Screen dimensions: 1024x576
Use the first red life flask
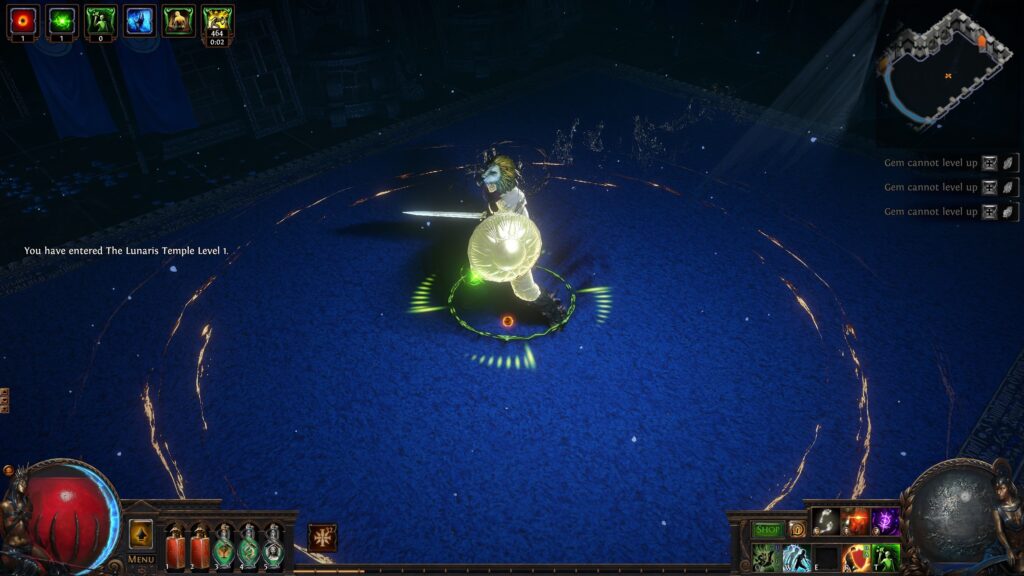[175, 546]
